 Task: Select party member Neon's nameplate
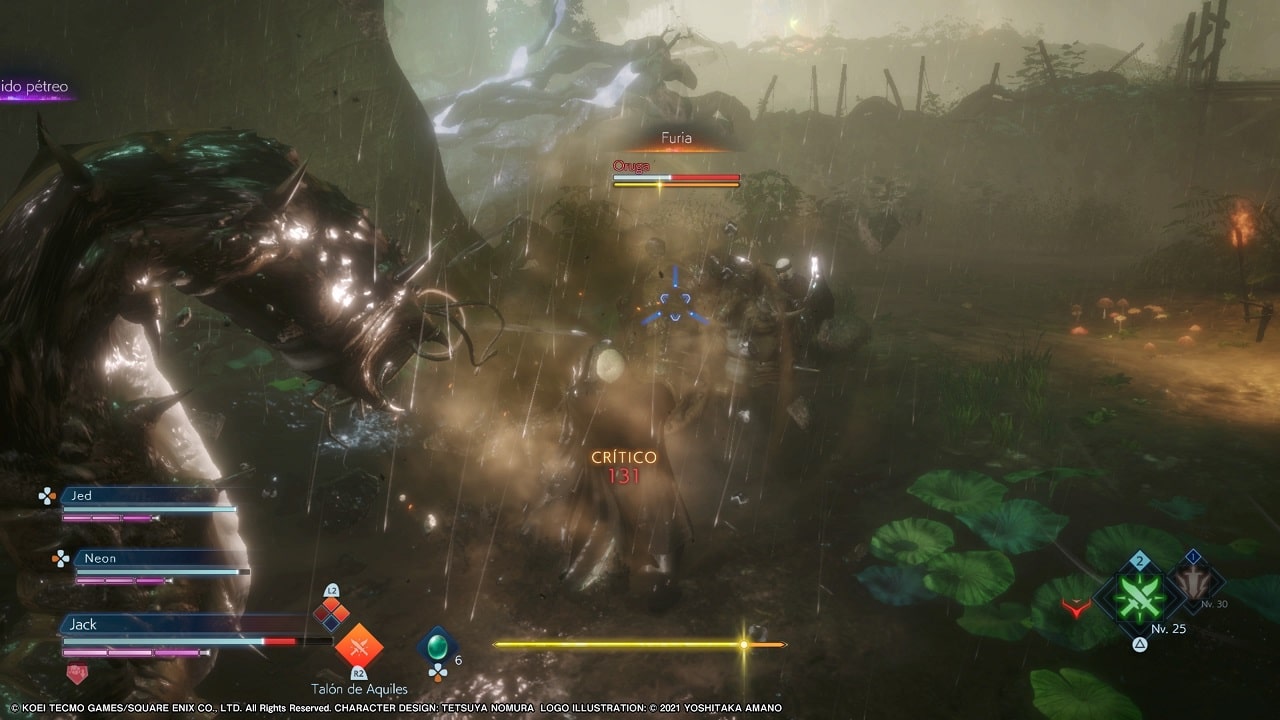(x=150, y=558)
